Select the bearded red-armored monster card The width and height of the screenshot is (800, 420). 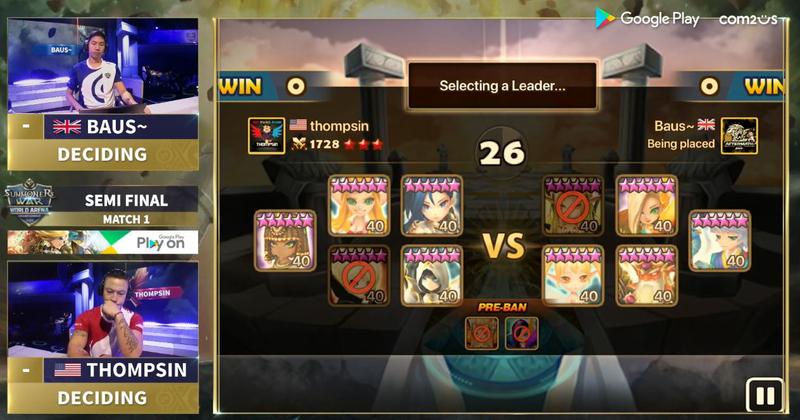(646, 275)
